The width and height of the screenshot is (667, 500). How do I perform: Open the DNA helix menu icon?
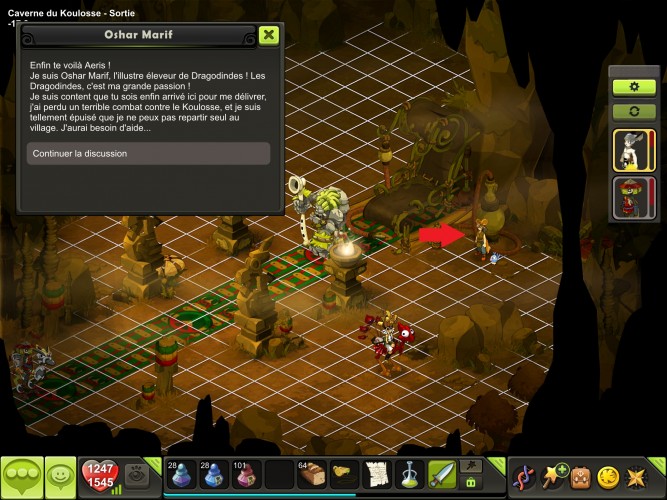click(x=523, y=476)
